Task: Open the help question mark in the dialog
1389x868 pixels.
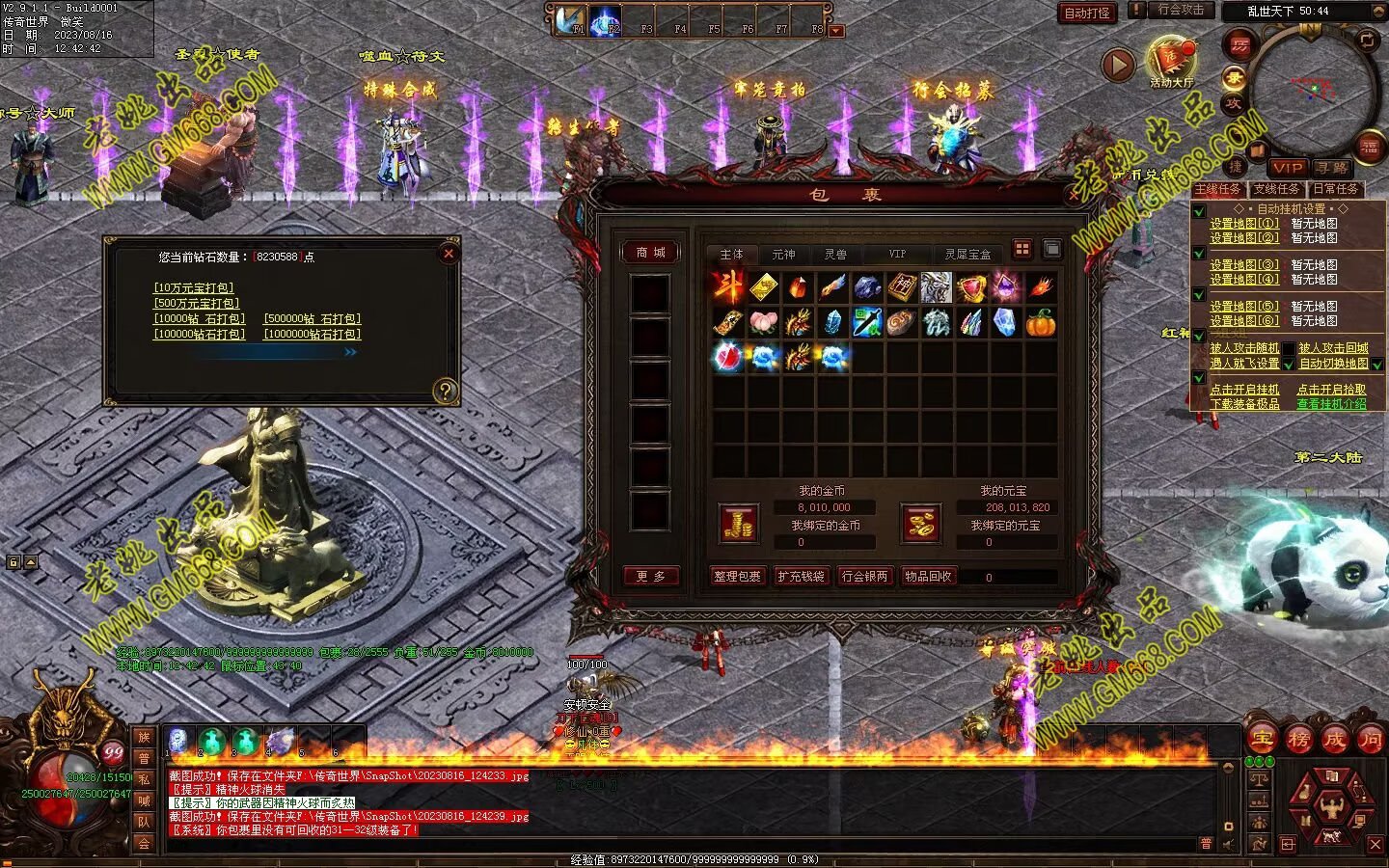Action: point(445,390)
